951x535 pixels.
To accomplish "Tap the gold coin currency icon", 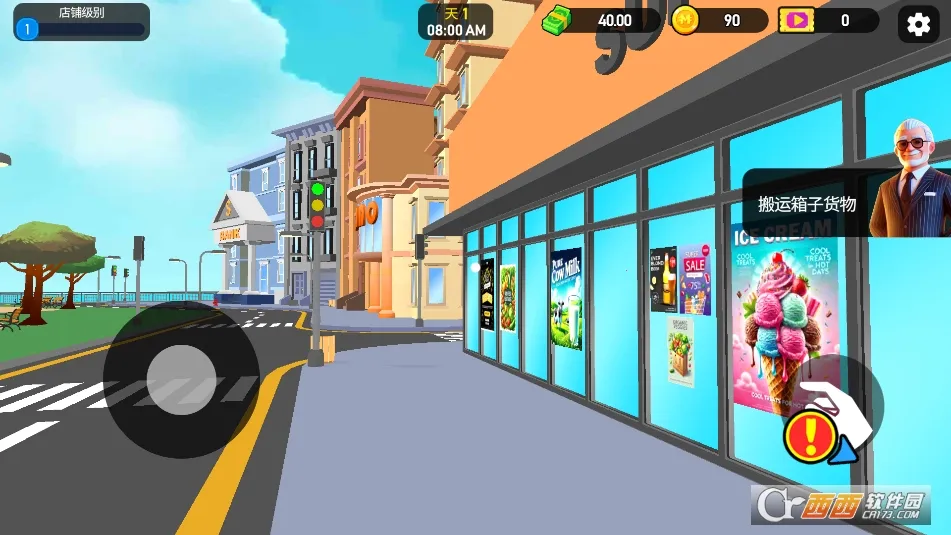I will 685,20.
